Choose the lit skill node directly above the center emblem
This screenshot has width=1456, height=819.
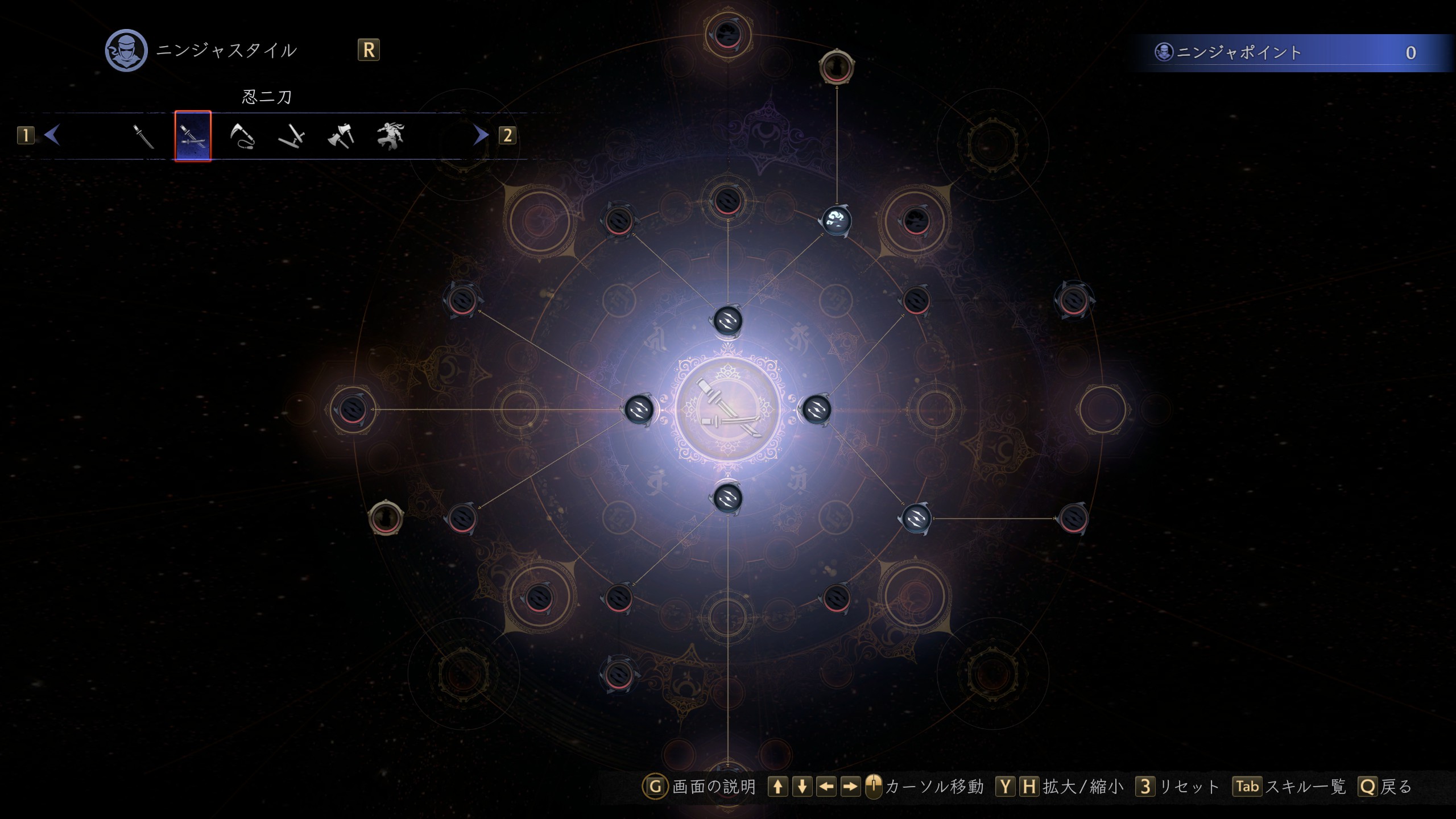click(727, 321)
